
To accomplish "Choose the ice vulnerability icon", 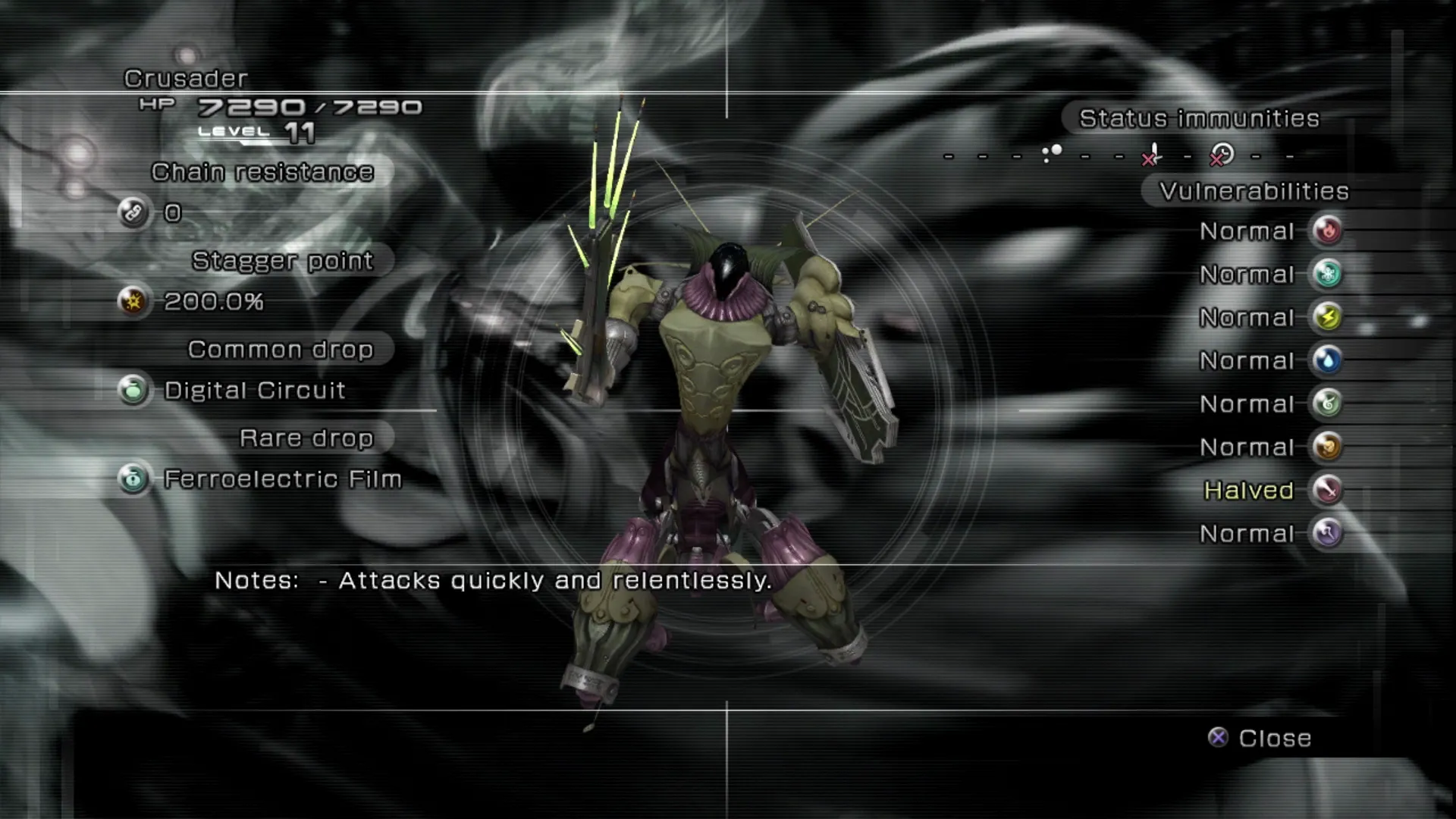I will pos(1327,274).
